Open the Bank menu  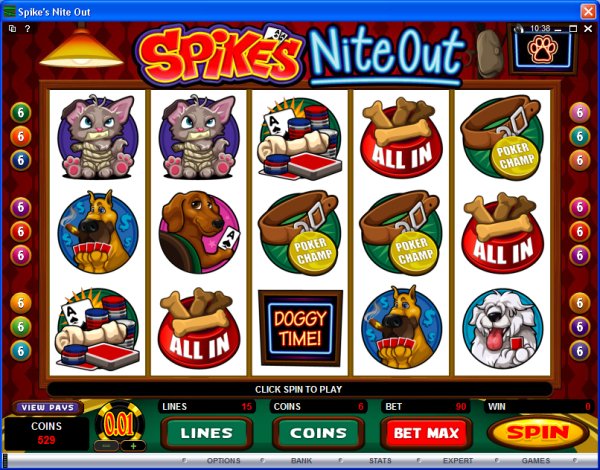pos(301,461)
